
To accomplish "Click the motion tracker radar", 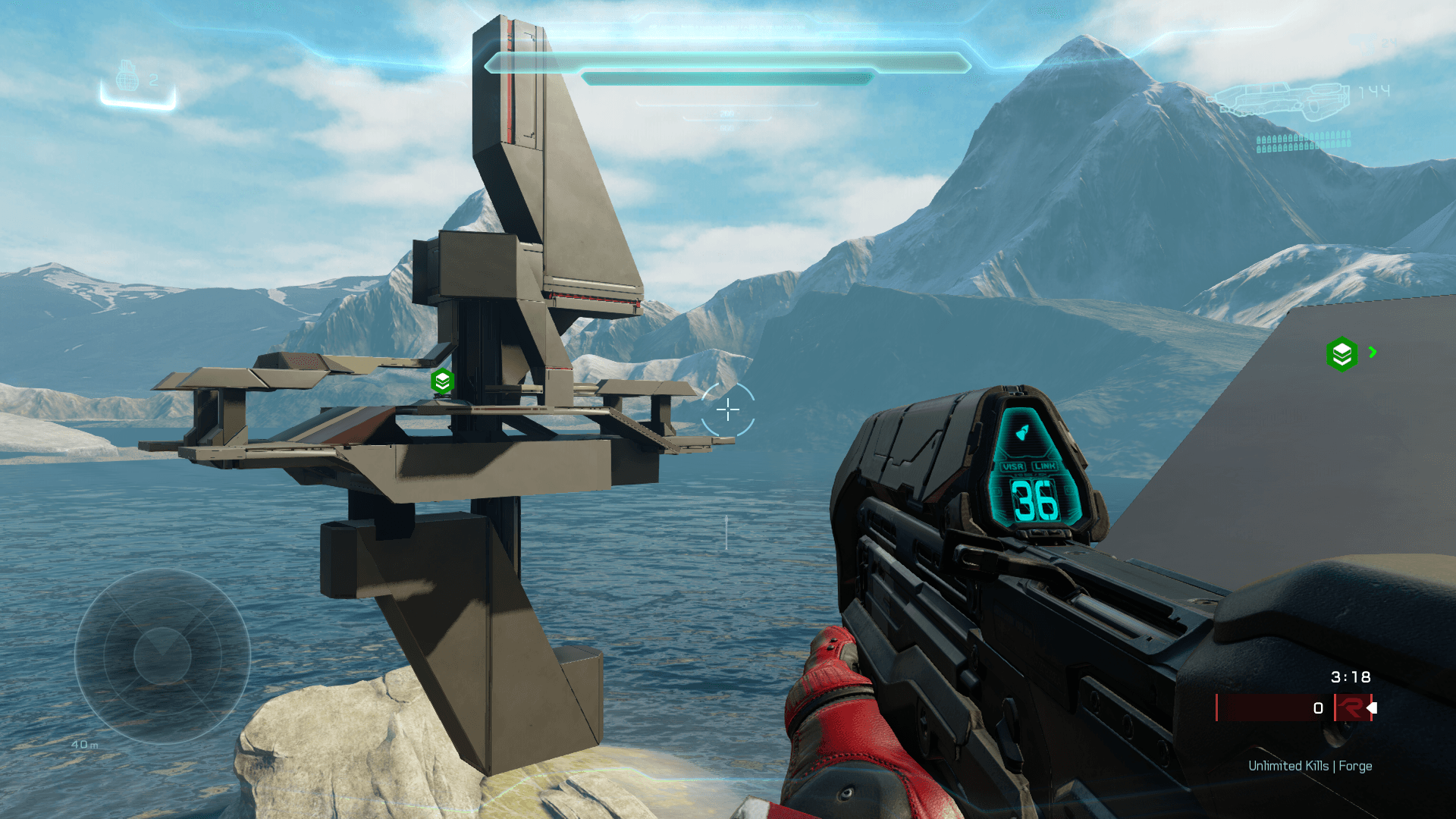I will (162, 655).
